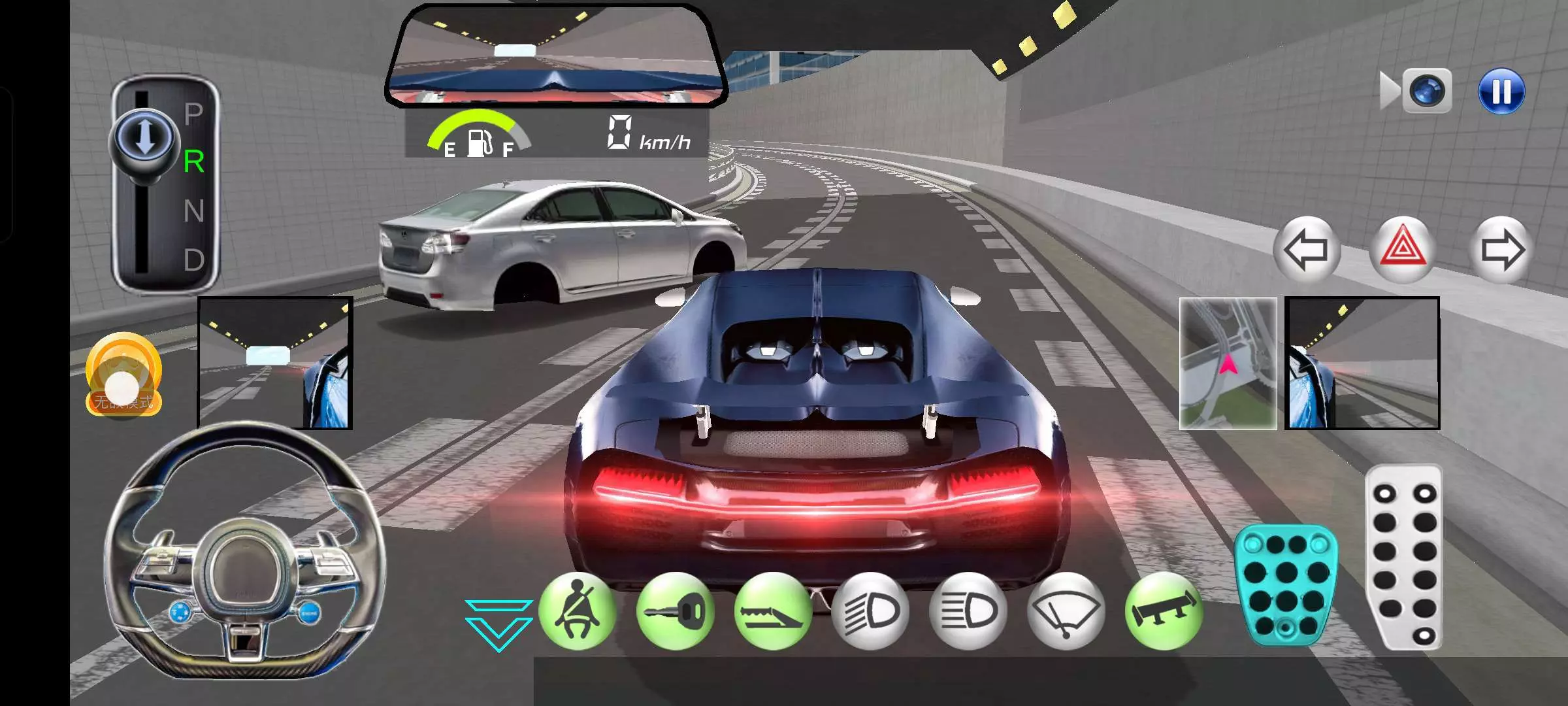Toggle the seatbelt button
Image resolution: width=1568 pixels, height=706 pixels.
point(577,611)
